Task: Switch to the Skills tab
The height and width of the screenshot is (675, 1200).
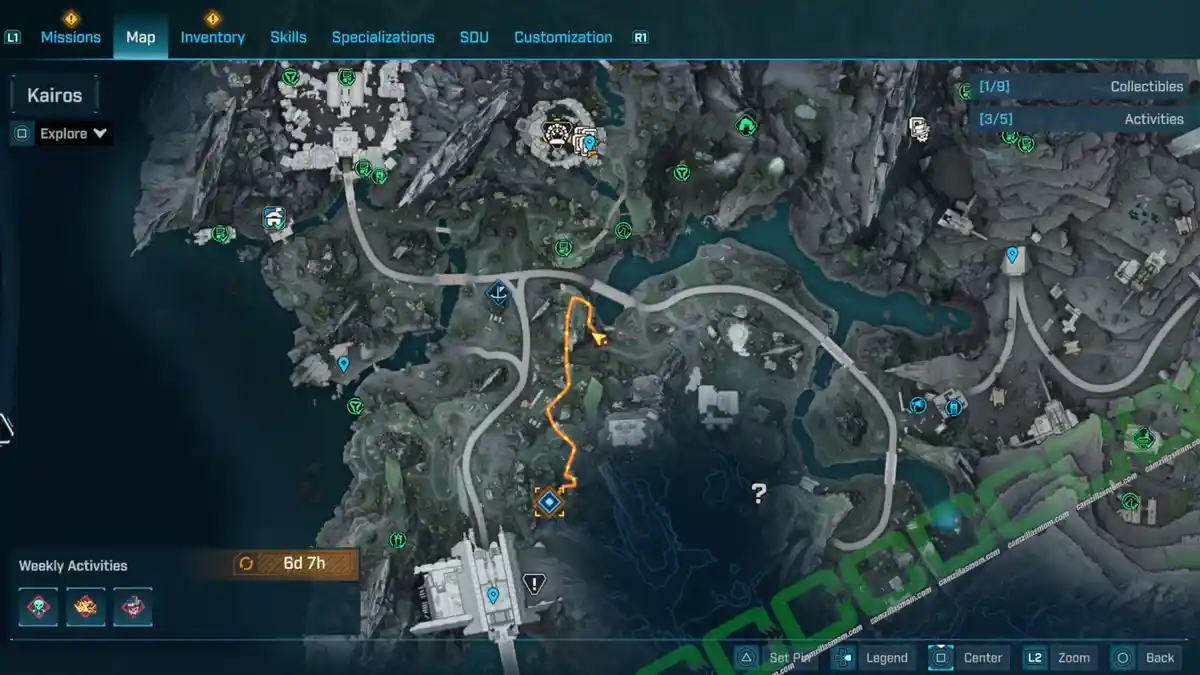Action: click(288, 37)
